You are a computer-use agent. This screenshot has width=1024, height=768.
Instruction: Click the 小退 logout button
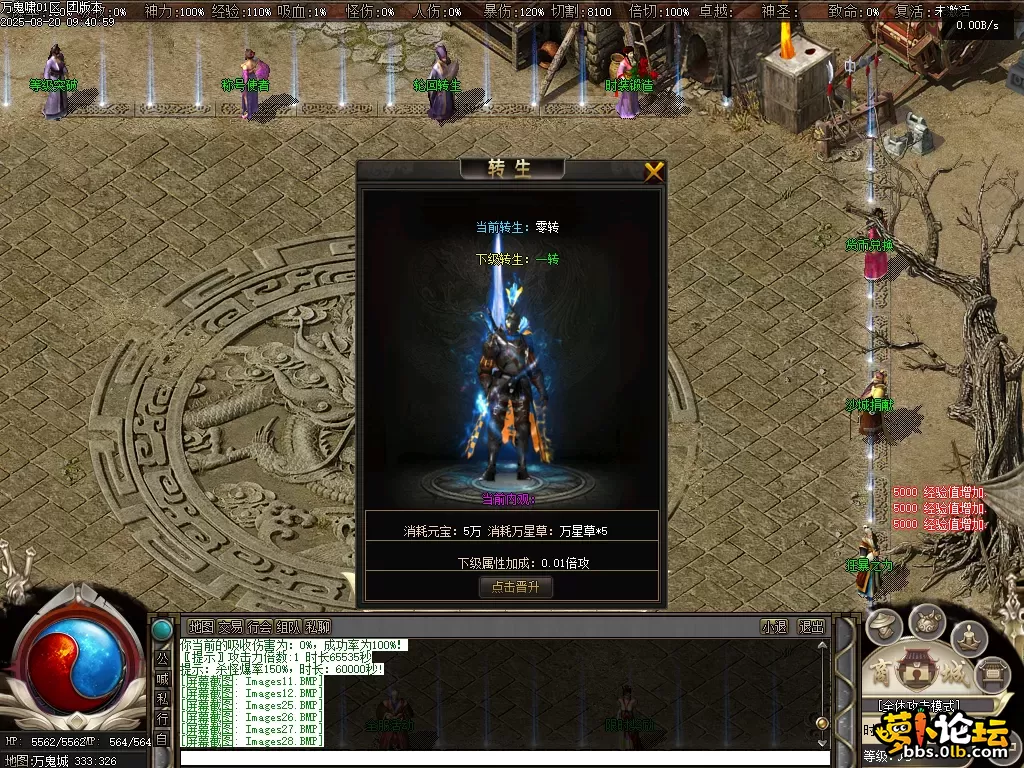774,626
